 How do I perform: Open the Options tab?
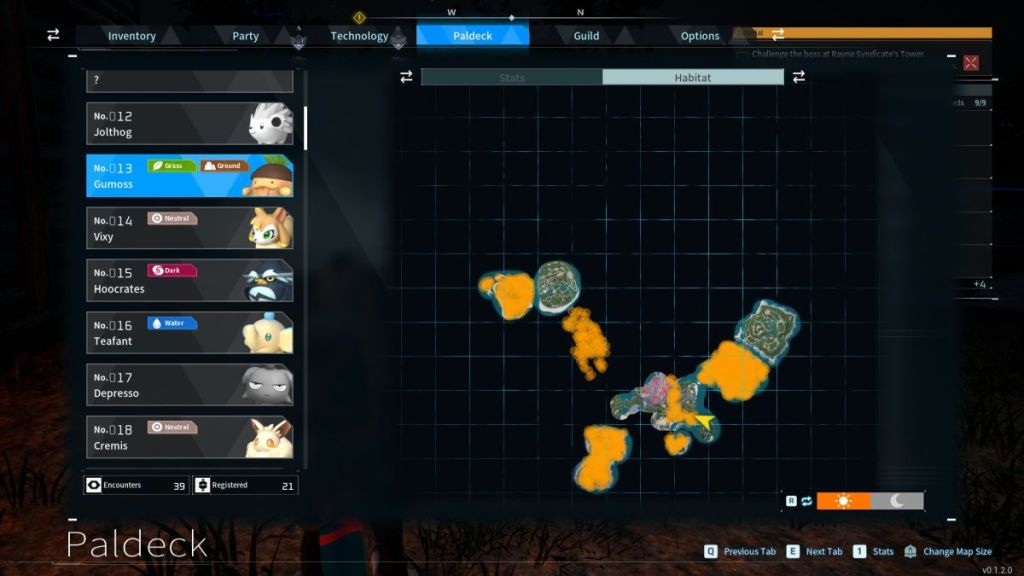pos(700,36)
